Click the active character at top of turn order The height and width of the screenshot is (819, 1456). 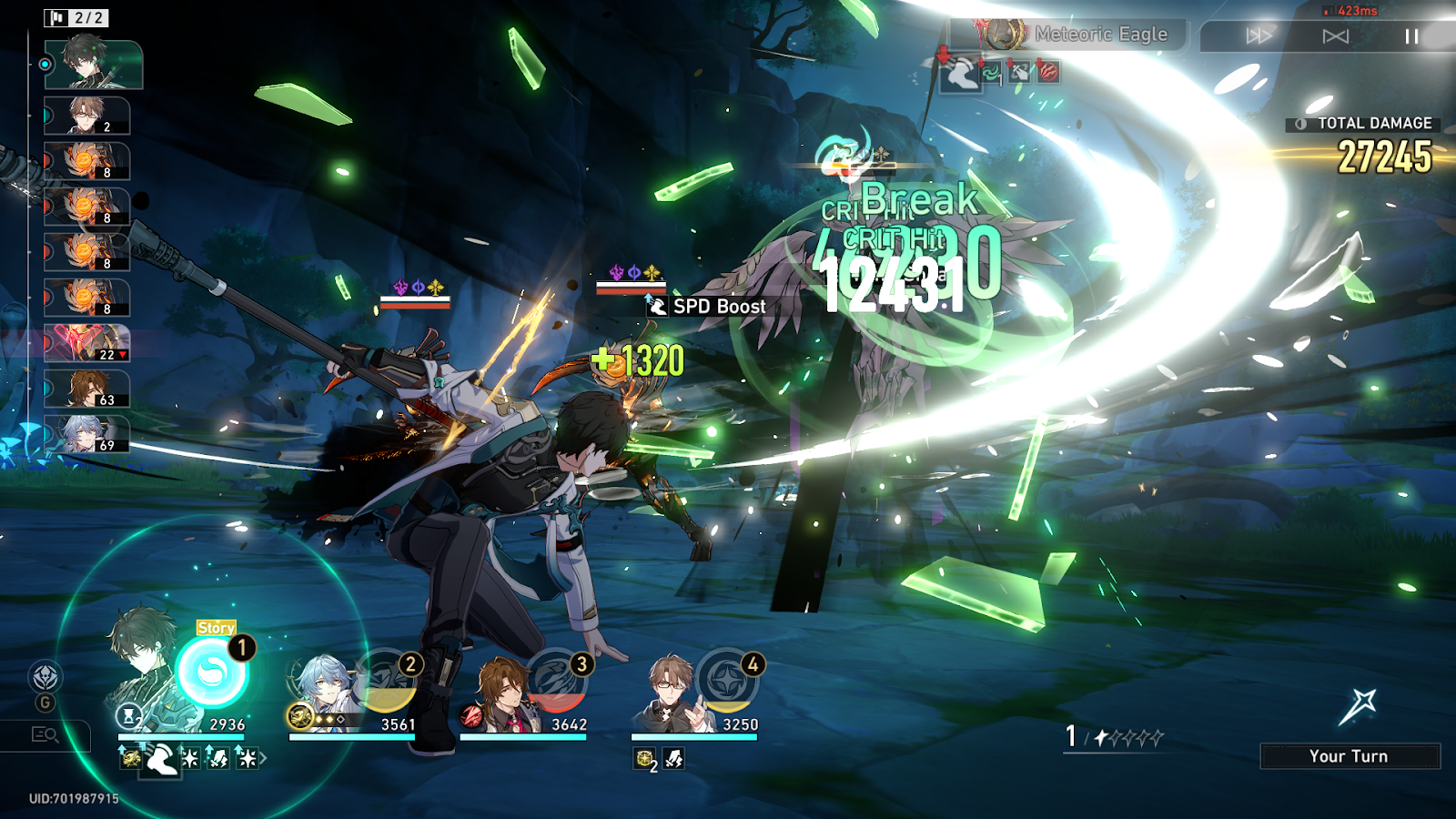[94, 64]
